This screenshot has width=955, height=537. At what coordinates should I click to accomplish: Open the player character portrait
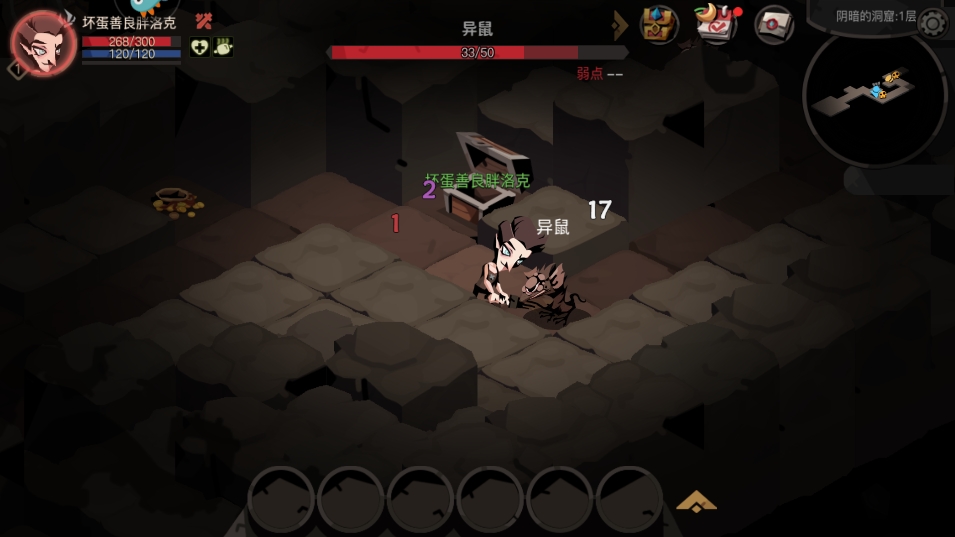point(44,43)
